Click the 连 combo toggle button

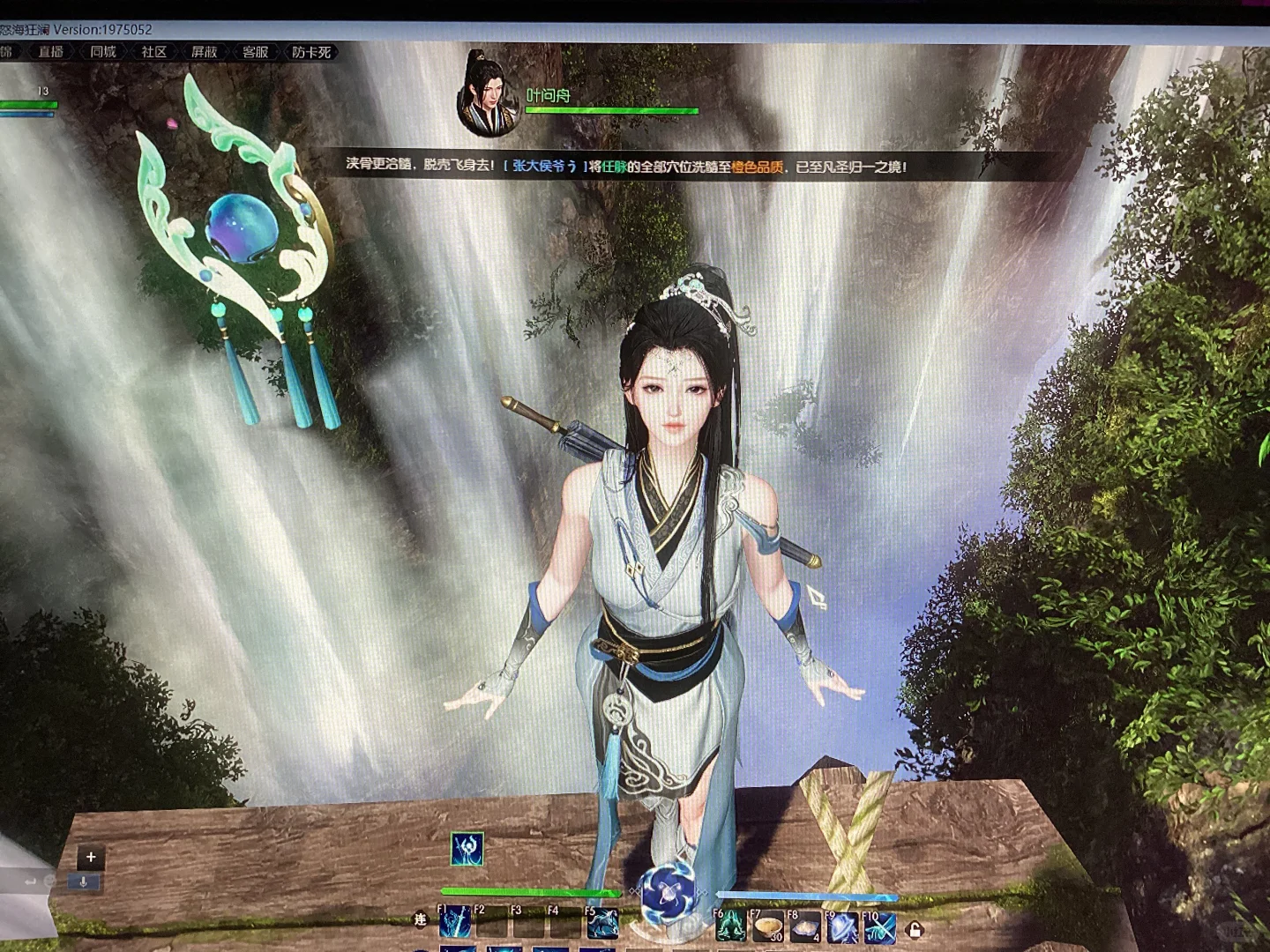click(x=420, y=920)
